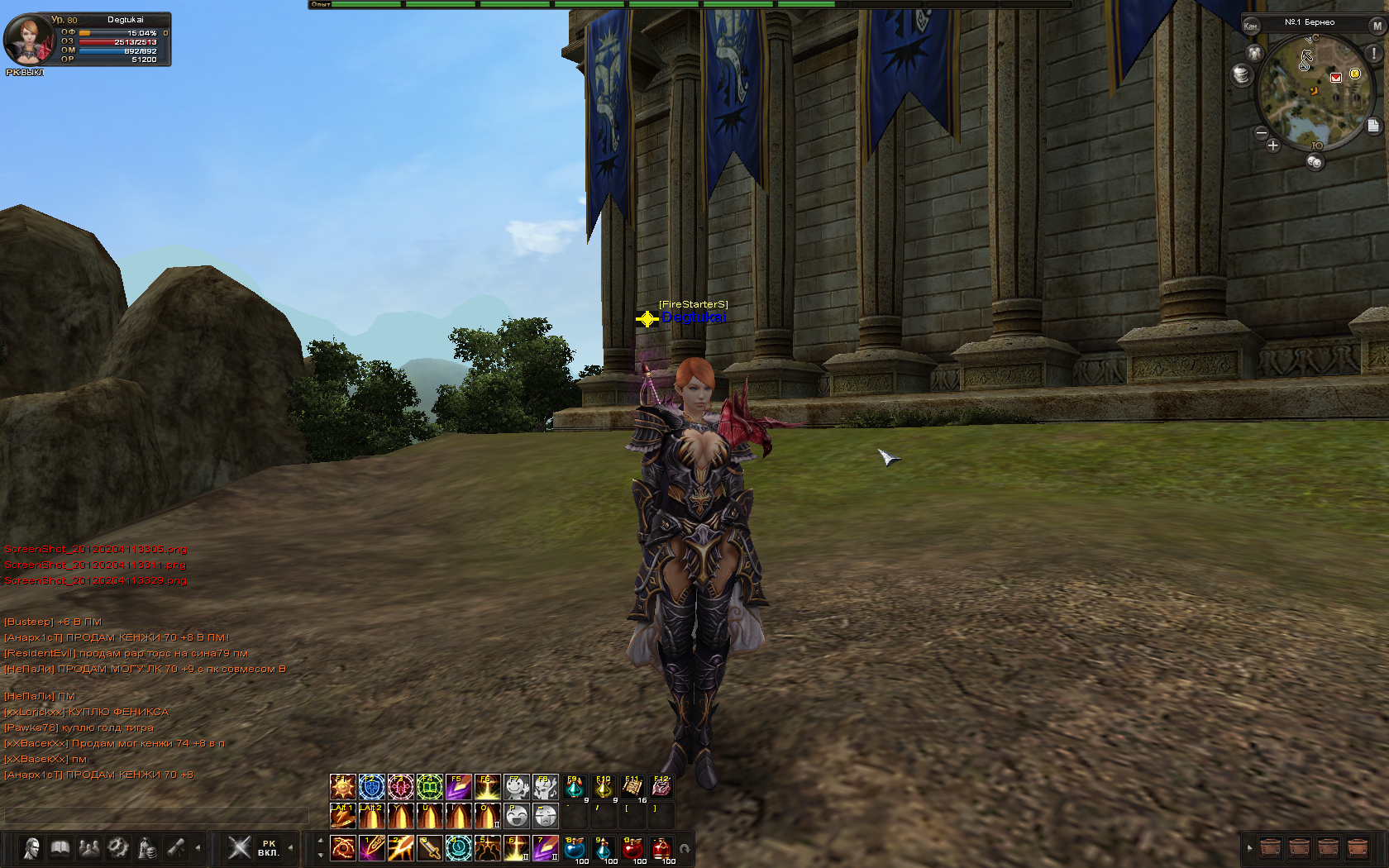
Task: Open the character profile head icon
Action: (x=31, y=847)
